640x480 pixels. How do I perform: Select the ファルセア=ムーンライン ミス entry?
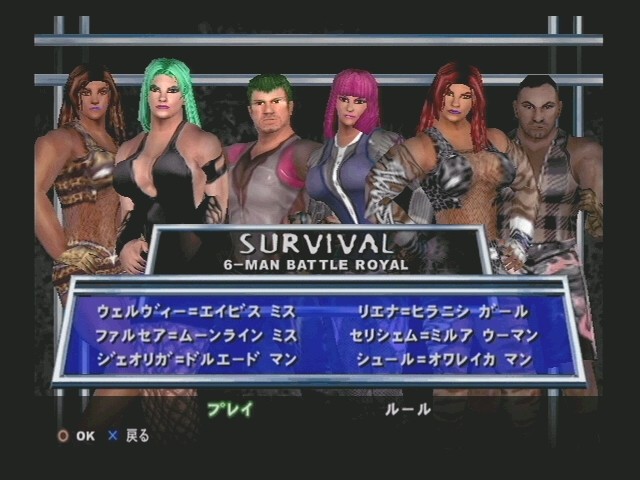197,335
